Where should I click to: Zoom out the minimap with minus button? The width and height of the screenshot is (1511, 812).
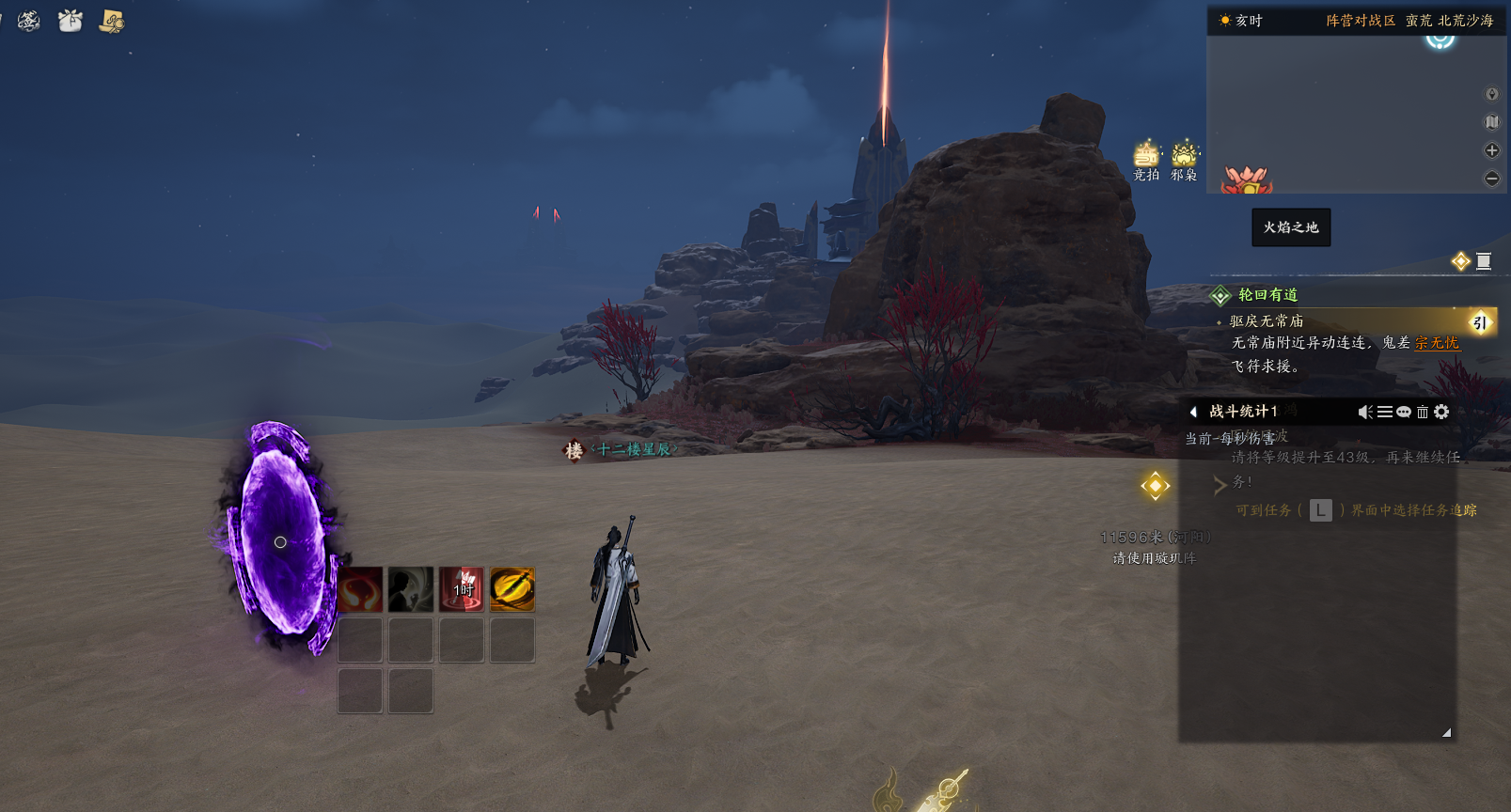(1491, 179)
